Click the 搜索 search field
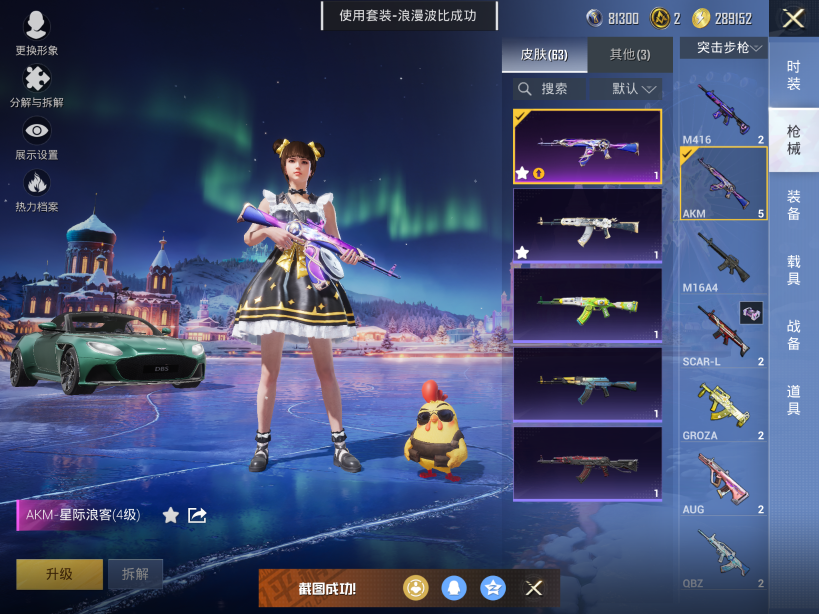Screen dimensions: 819x614 pyautogui.click(x=553, y=89)
